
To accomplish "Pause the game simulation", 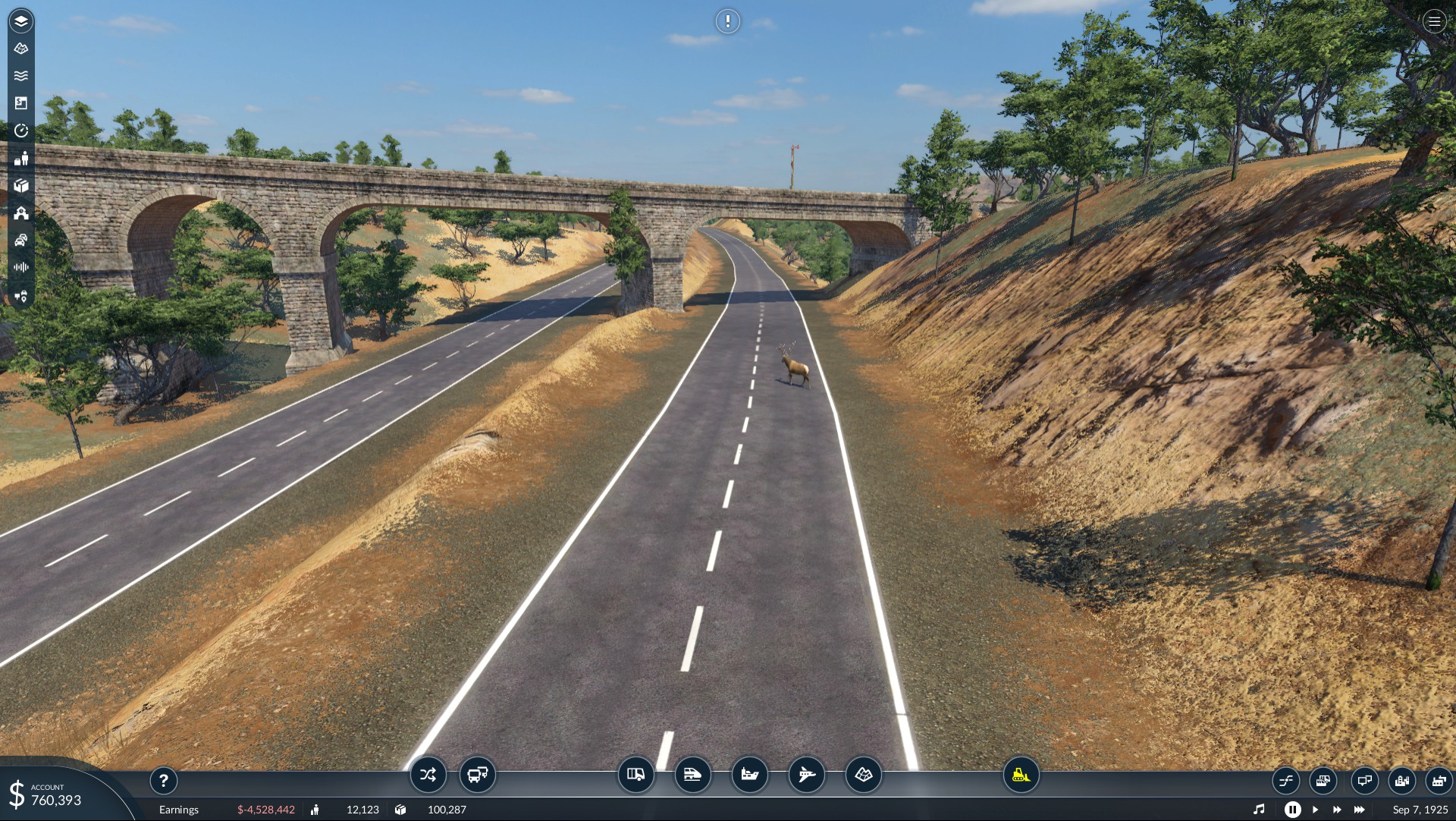I will click(x=1292, y=810).
